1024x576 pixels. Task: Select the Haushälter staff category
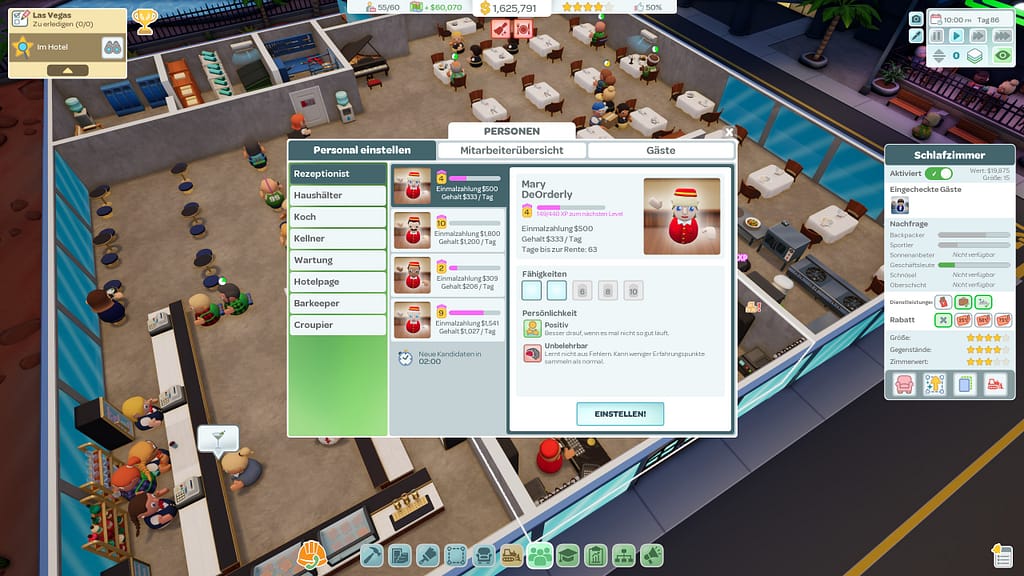click(337, 195)
